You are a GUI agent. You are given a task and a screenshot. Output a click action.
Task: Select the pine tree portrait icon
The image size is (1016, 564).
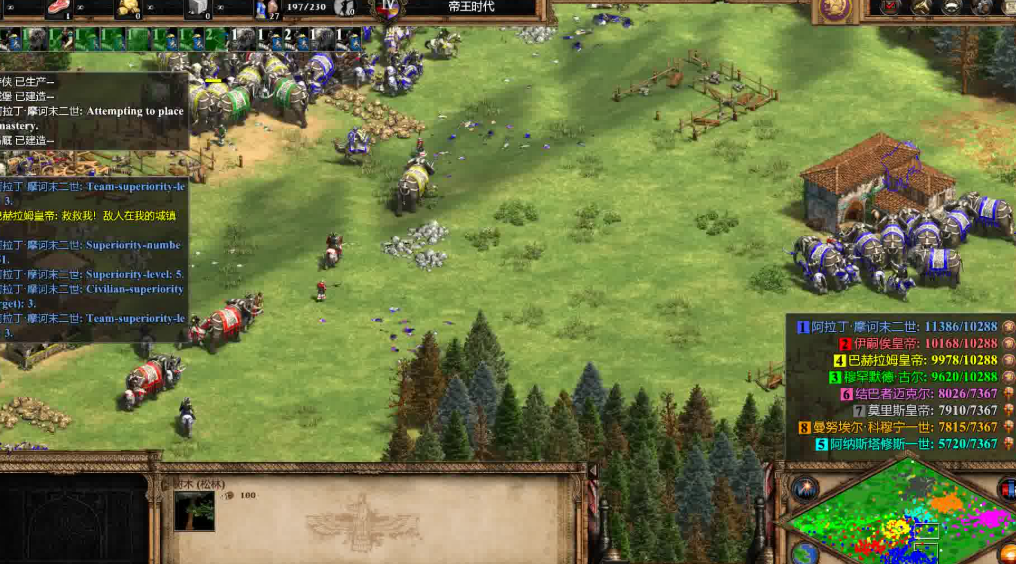click(x=194, y=510)
